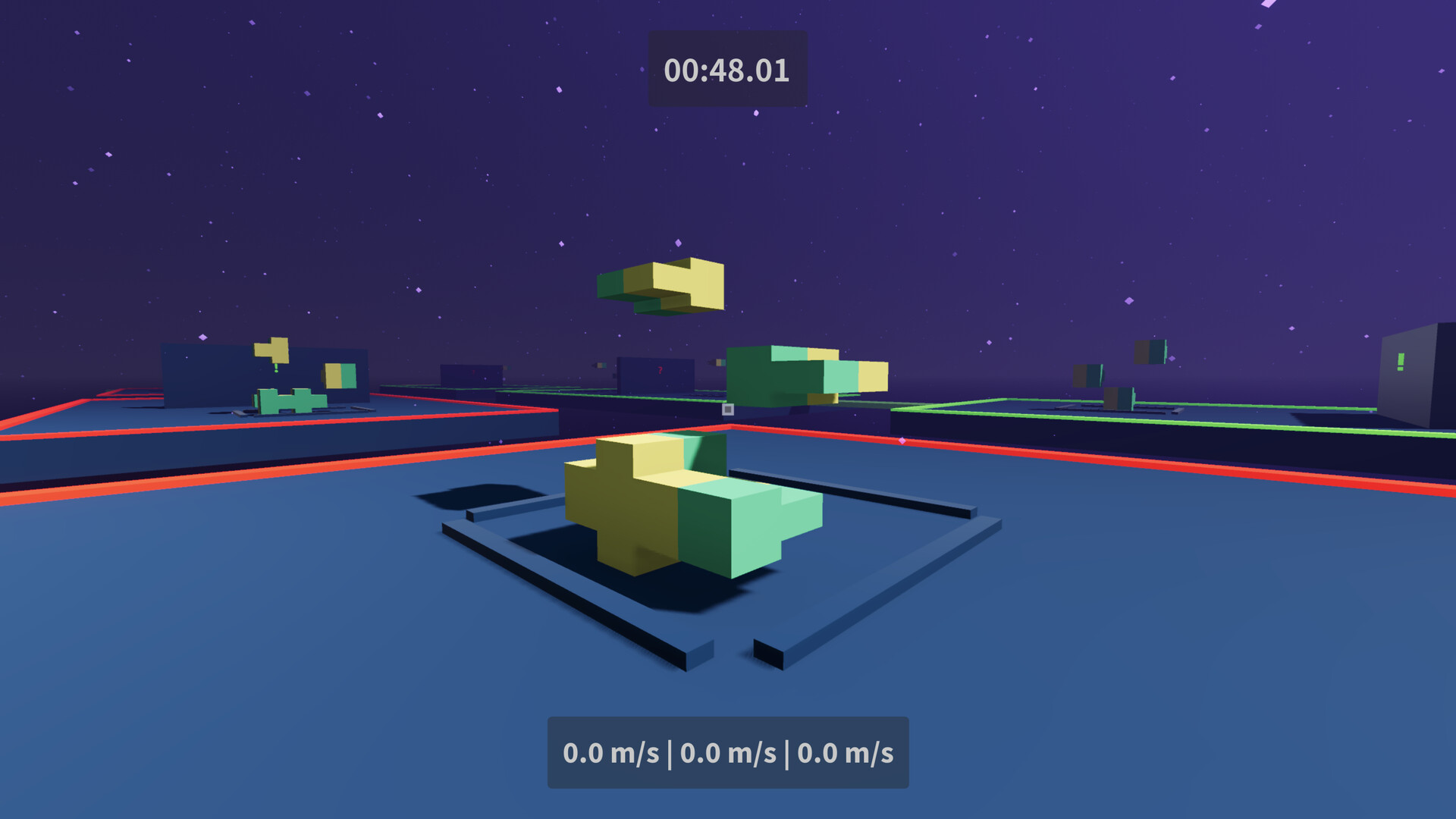
Task: Select the yellow-green cube beside the left sign
Action: pos(337,375)
